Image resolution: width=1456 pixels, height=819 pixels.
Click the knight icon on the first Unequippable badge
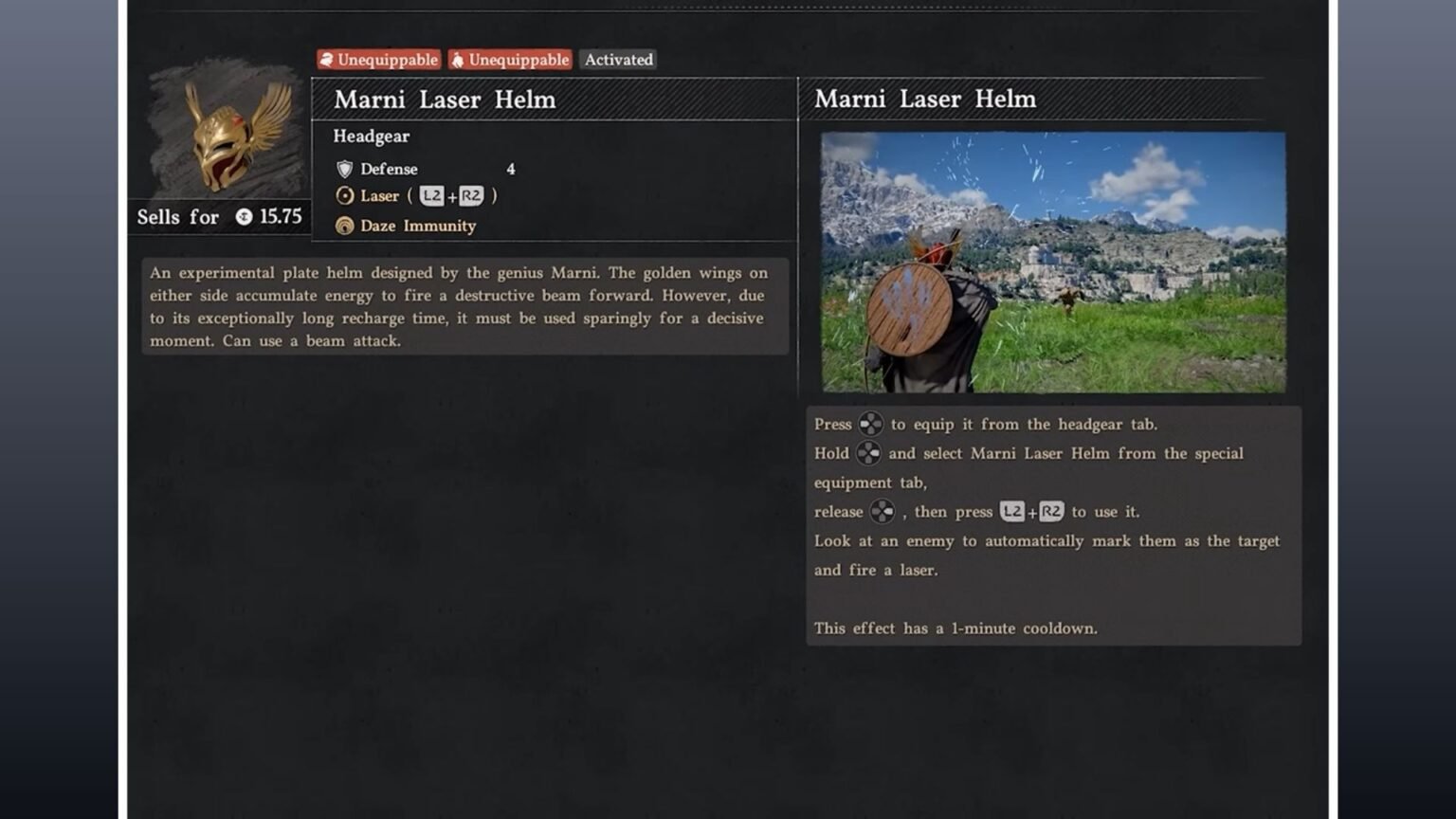pyautogui.click(x=328, y=60)
